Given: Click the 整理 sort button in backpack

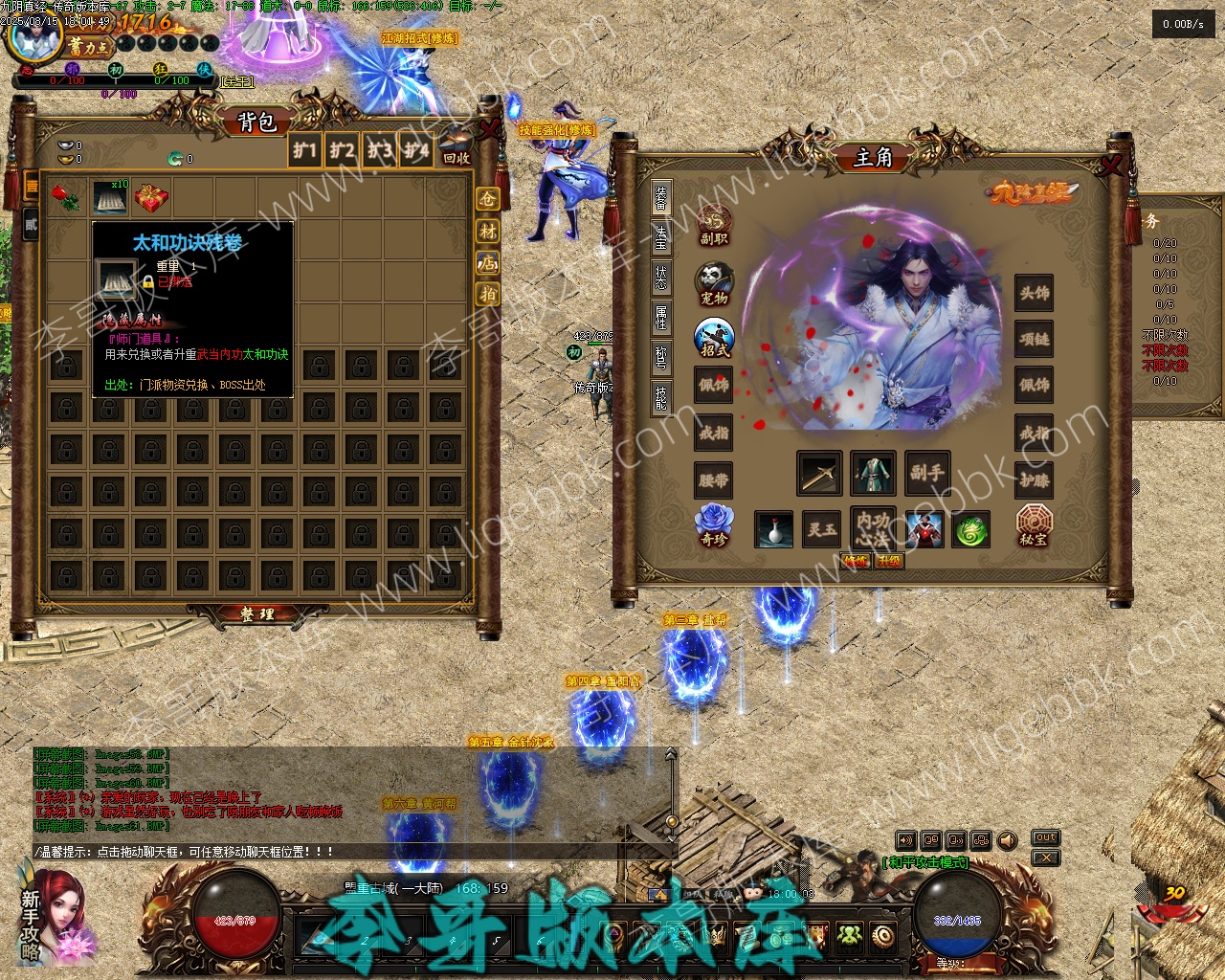Looking at the screenshot, I should pos(256,614).
